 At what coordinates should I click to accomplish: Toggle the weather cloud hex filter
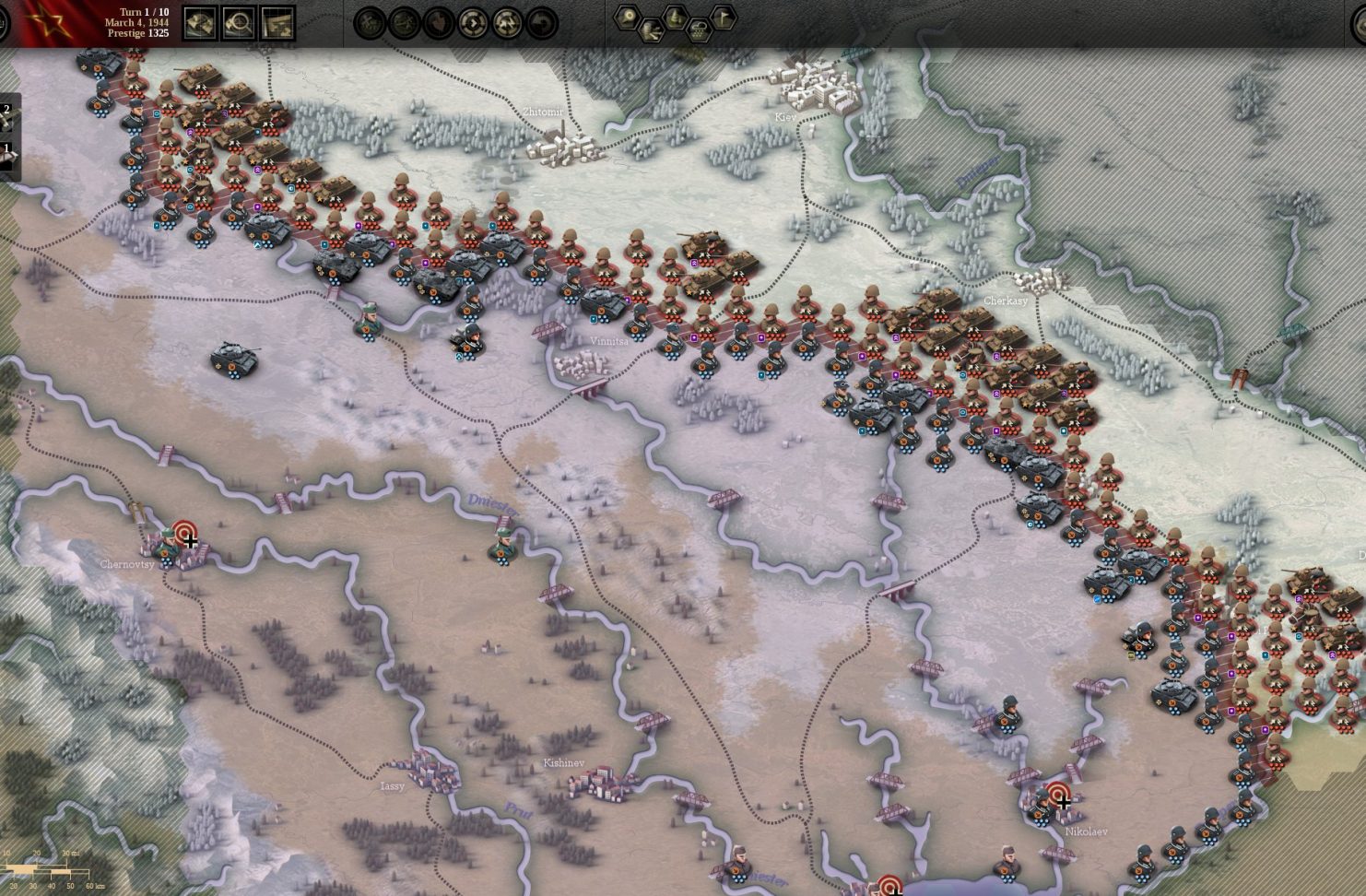pos(700,28)
